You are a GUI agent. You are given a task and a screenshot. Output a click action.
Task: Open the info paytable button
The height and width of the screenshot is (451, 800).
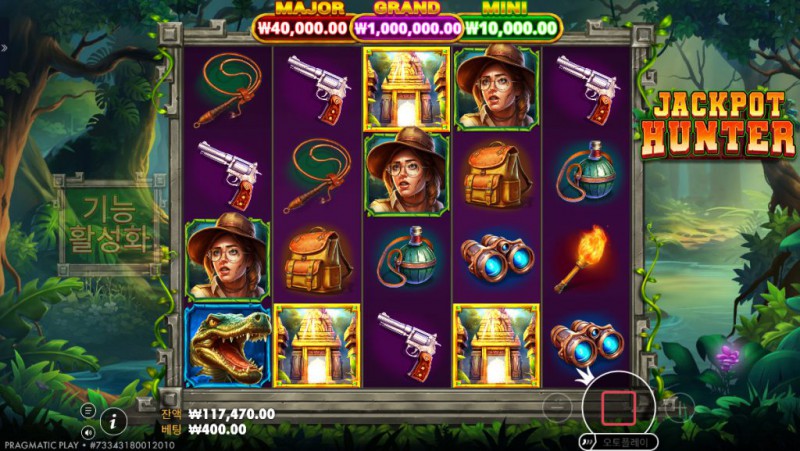pos(115,419)
